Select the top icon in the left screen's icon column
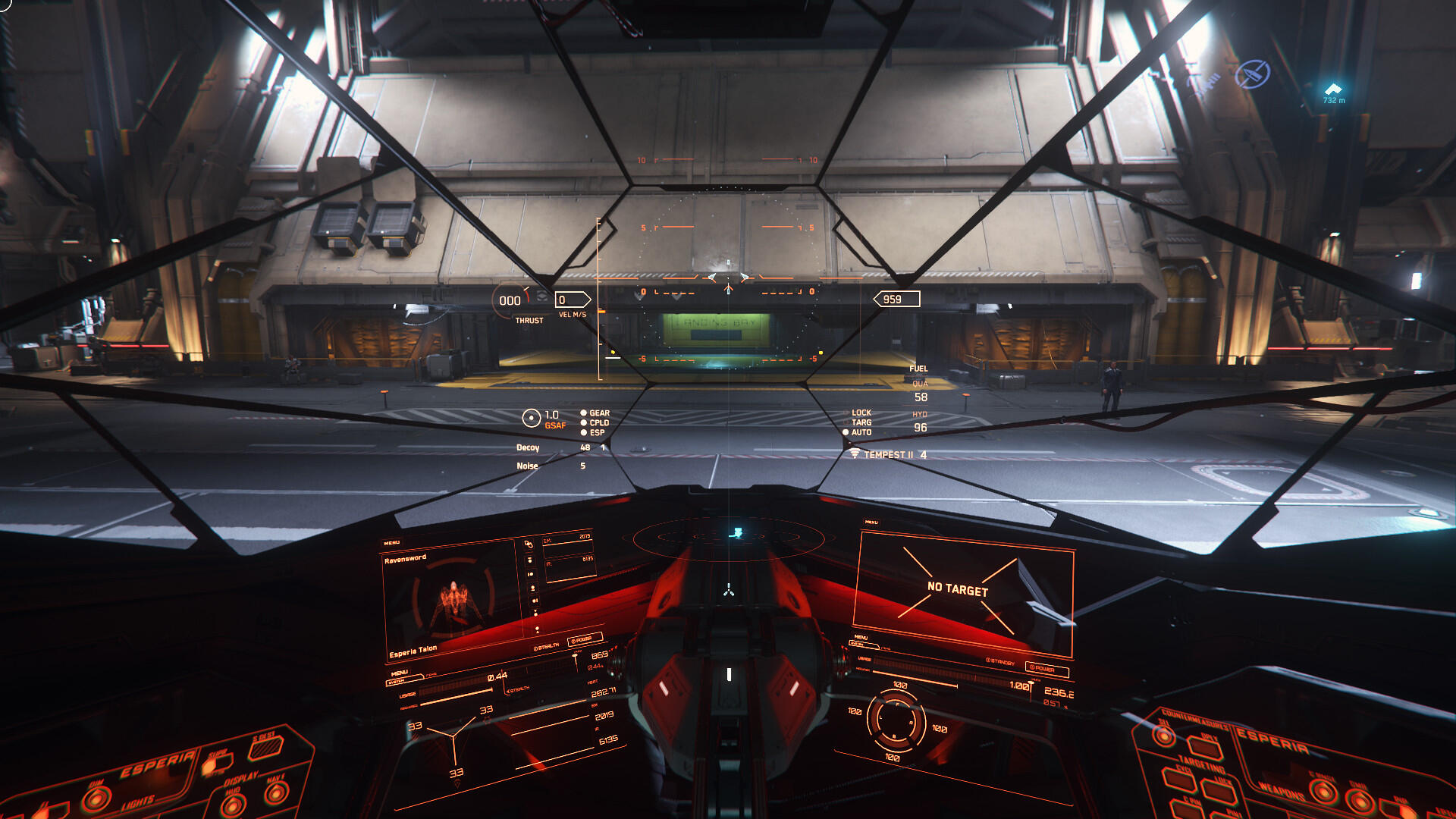The width and height of the screenshot is (1456, 819). click(x=529, y=544)
